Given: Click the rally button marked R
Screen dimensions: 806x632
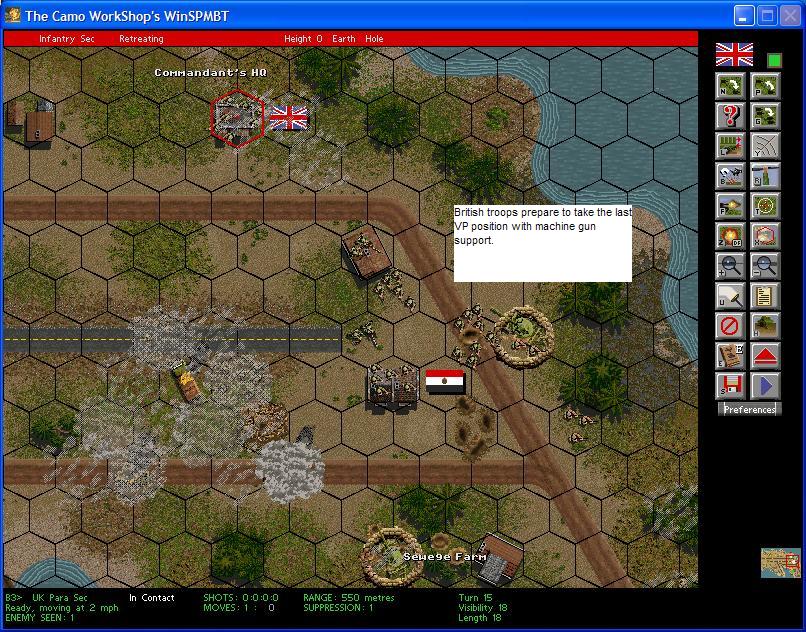Looking at the screenshot, I should (x=765, y=176).
